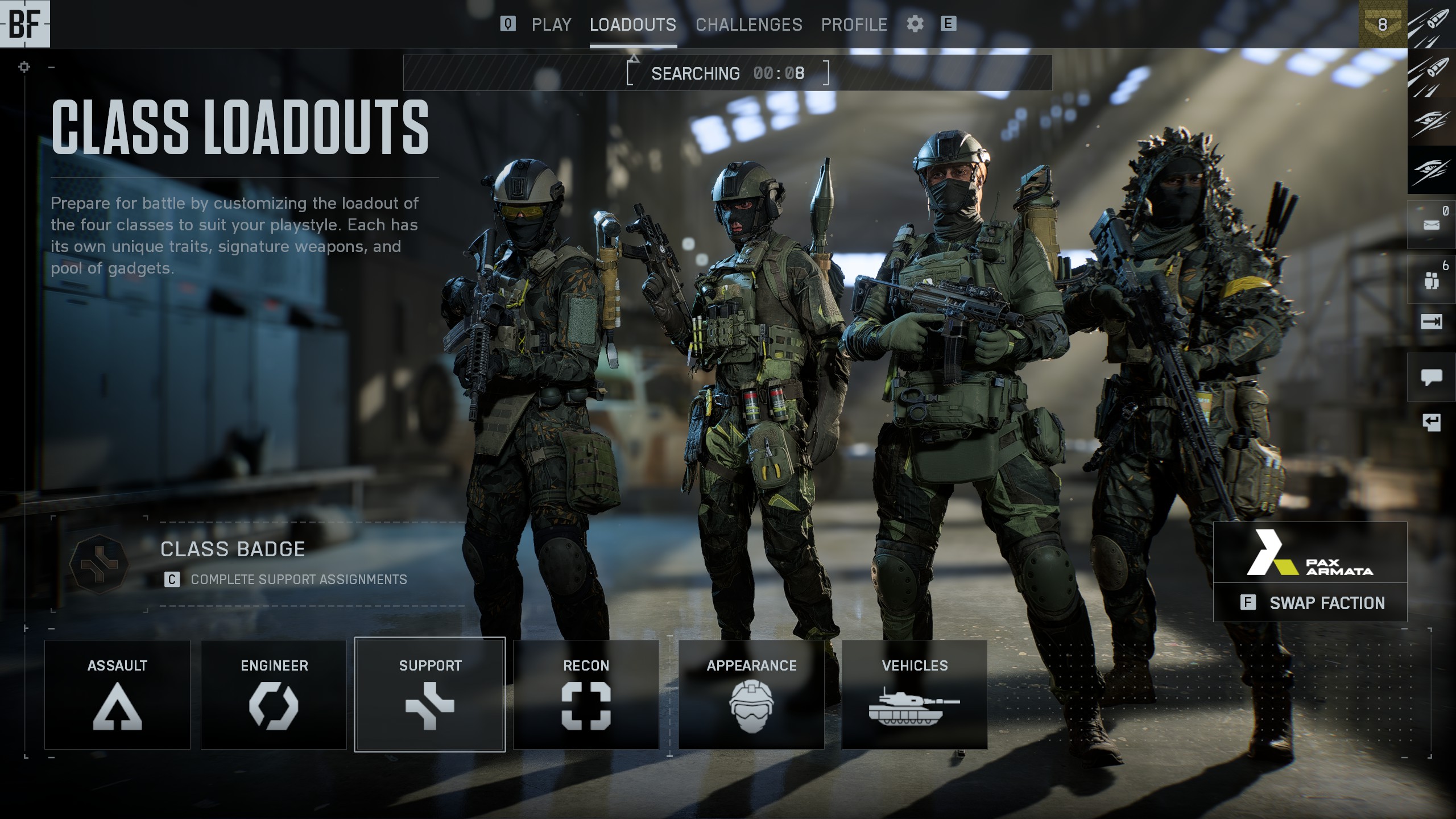Switch to the Play tab
The height and width of the screenshot is (819, 1456).
tap(551, 24)
